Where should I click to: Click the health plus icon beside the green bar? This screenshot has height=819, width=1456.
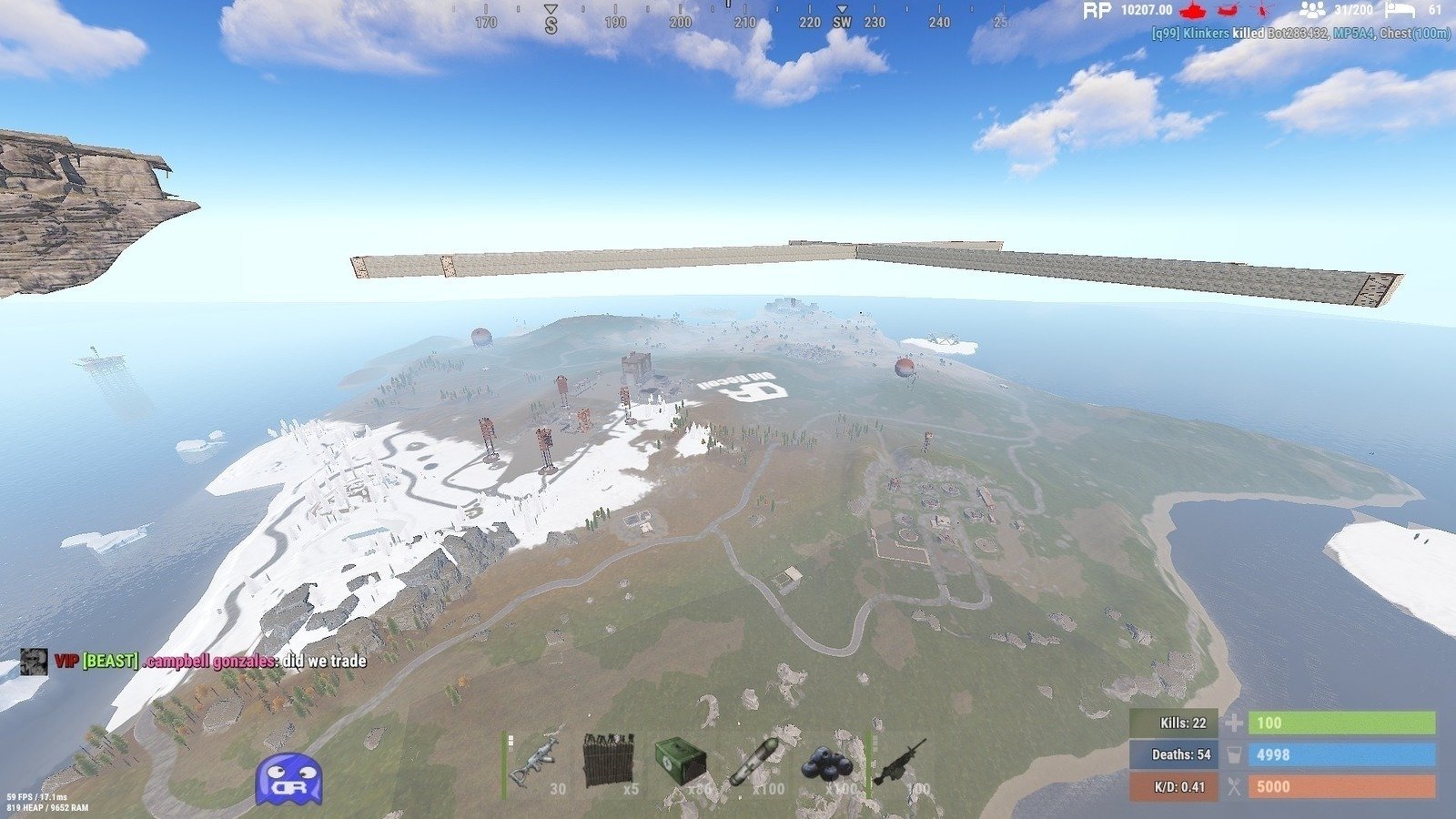pyautogui.click(x=1234, y=723)
